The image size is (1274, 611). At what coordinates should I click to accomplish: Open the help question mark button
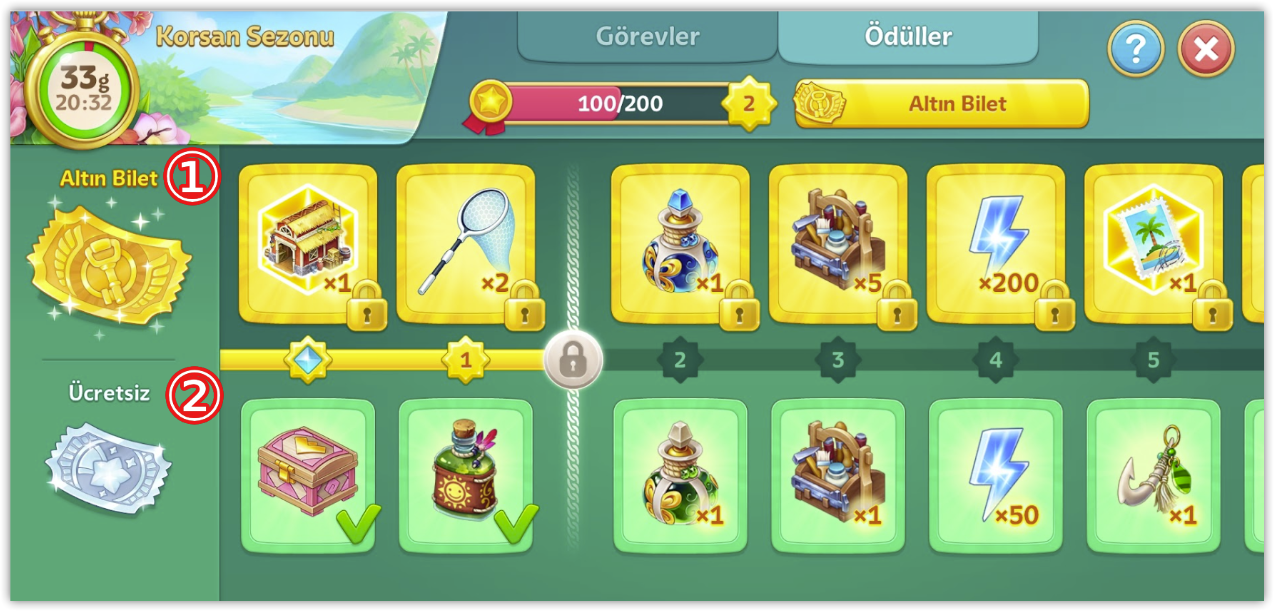coord(1136,48)
